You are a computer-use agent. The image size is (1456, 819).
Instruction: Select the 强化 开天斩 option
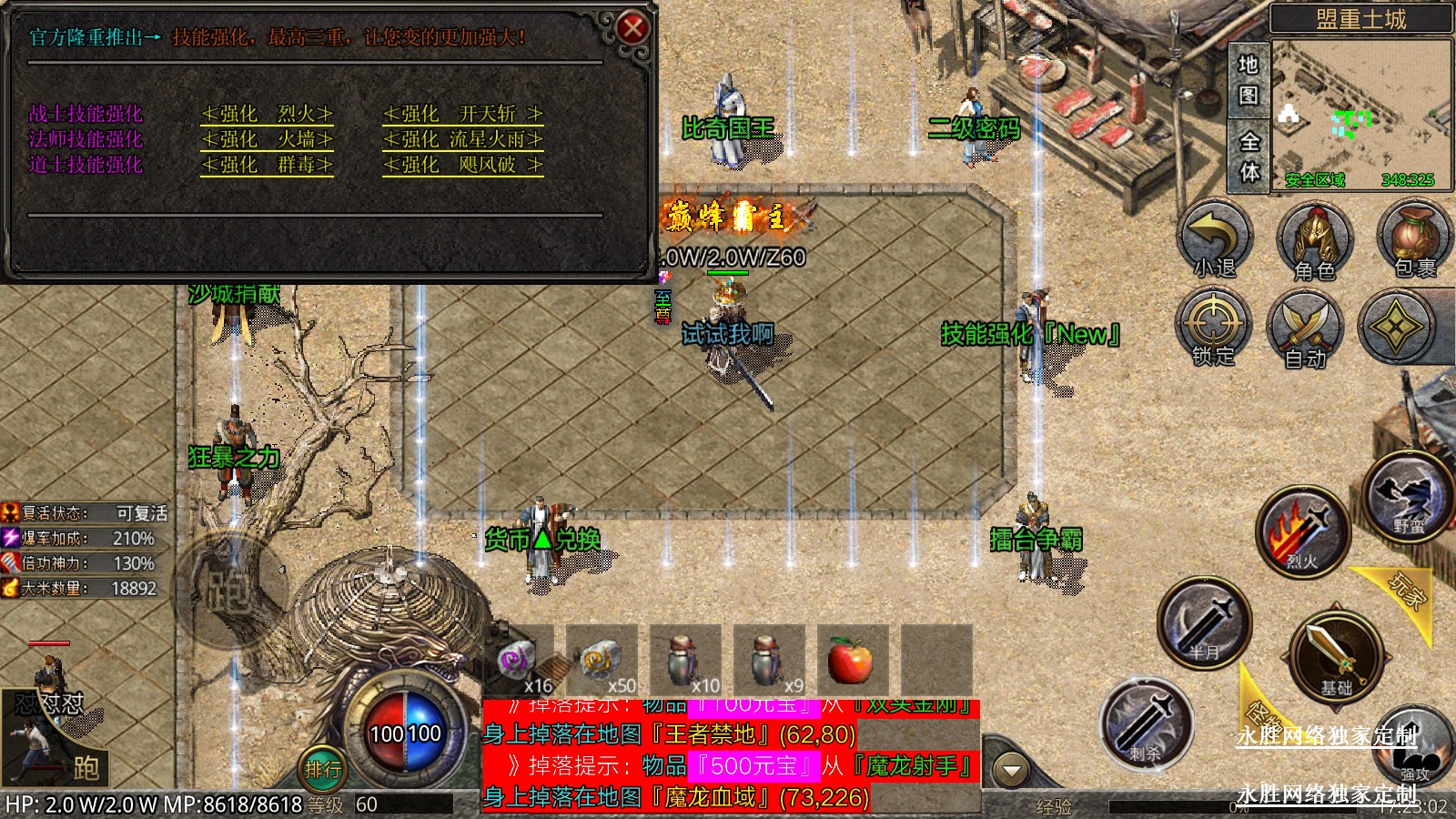click(x=462, y=114)
